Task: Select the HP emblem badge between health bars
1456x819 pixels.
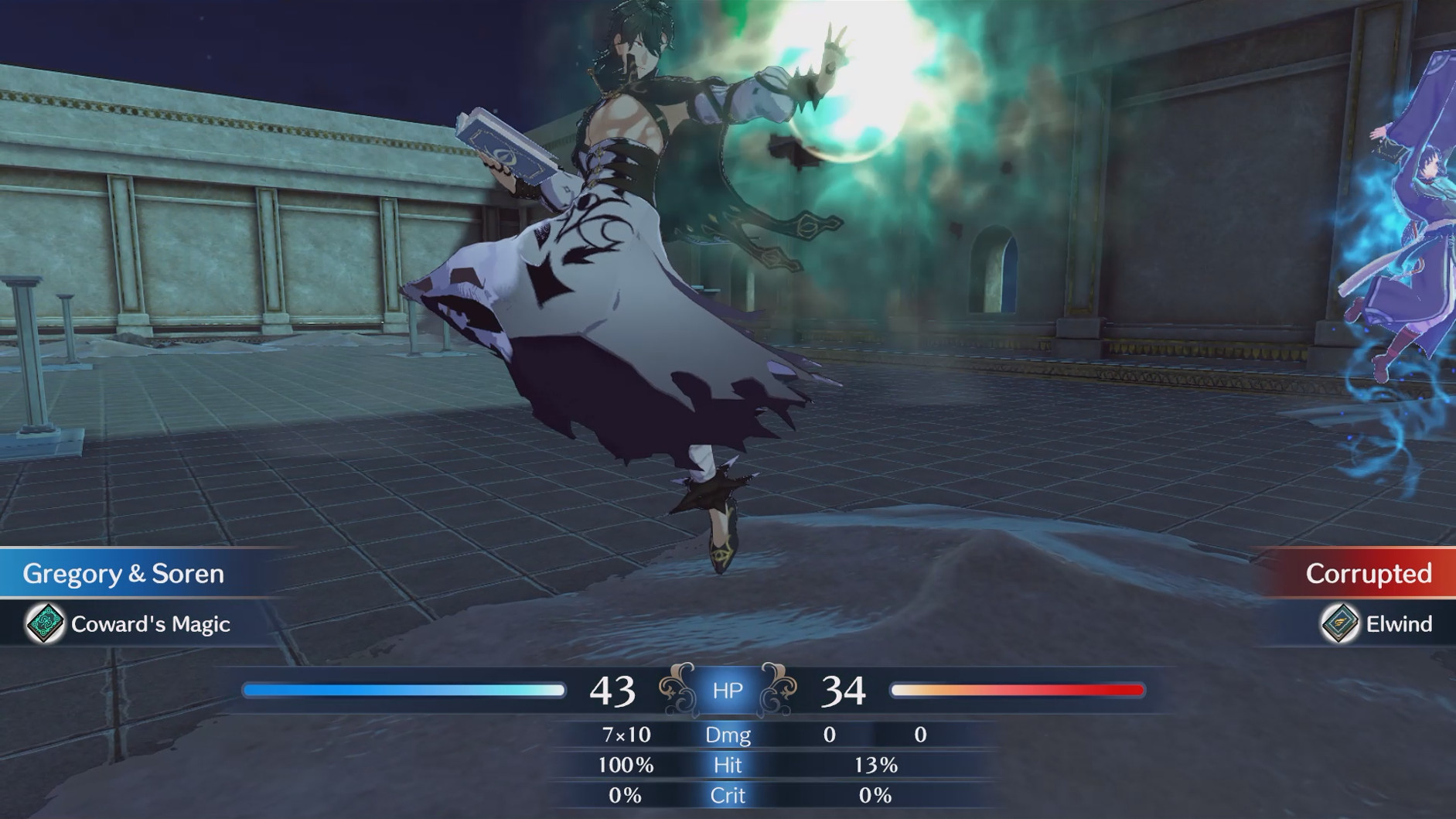Action: (x=727, y=690)
